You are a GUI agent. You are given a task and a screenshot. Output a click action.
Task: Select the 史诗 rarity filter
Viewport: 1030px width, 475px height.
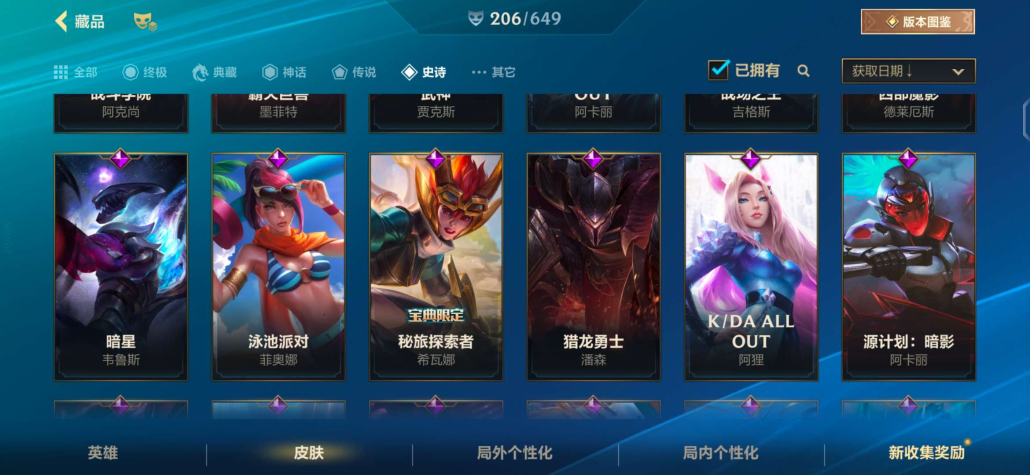coord(424,72)
